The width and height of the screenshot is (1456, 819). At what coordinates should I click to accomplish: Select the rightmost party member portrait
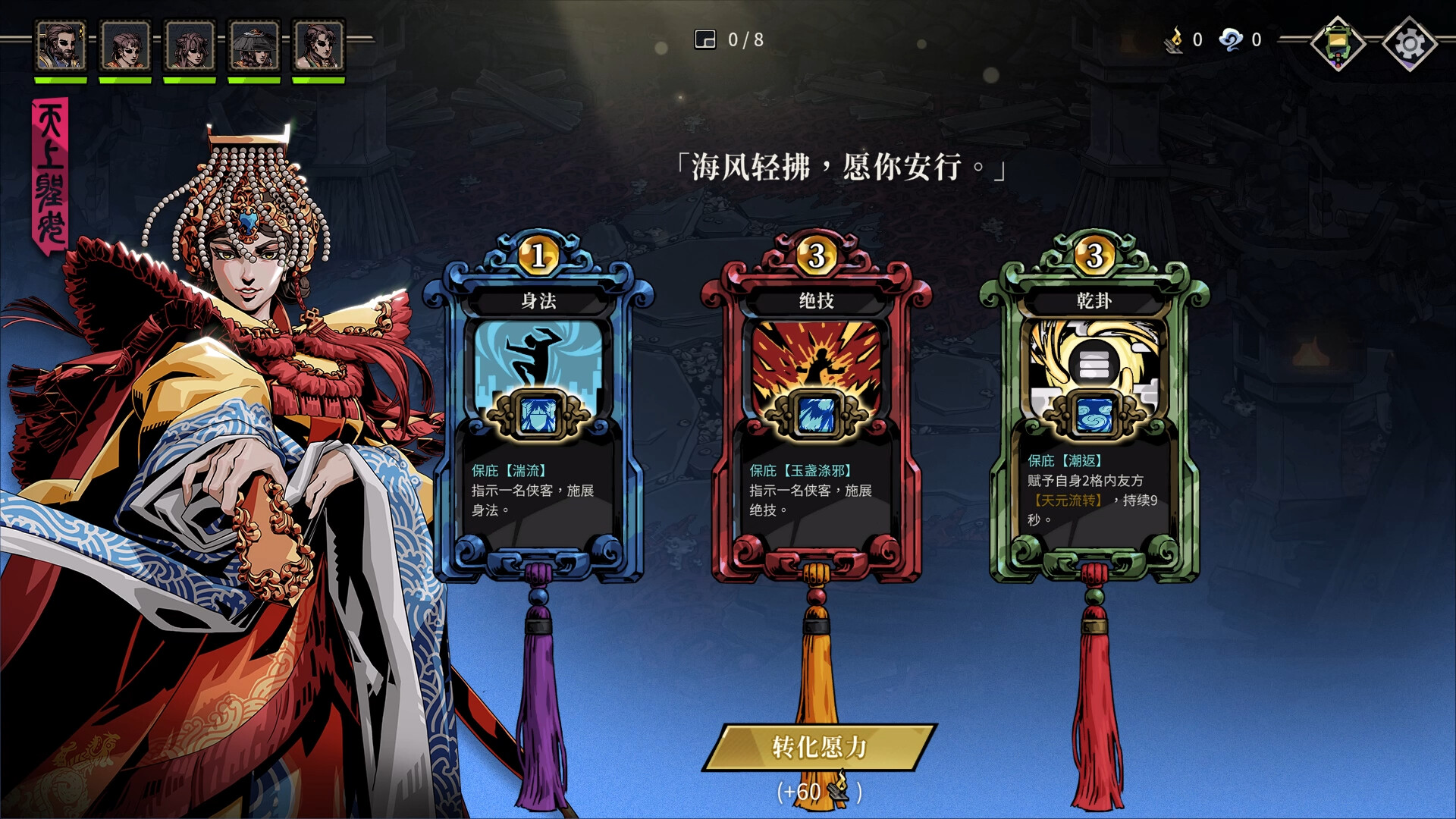(319, 44)
